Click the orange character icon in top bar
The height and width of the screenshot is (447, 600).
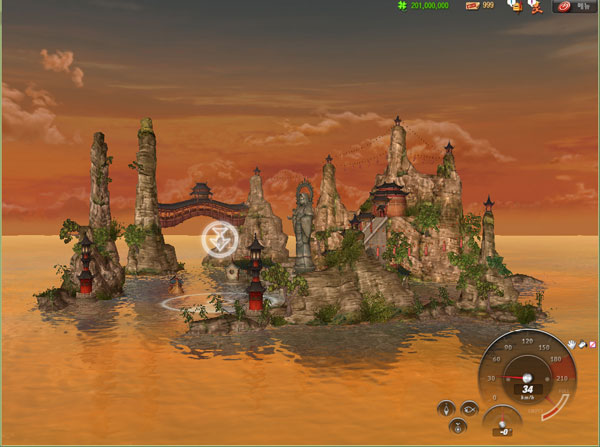[535, 6]
